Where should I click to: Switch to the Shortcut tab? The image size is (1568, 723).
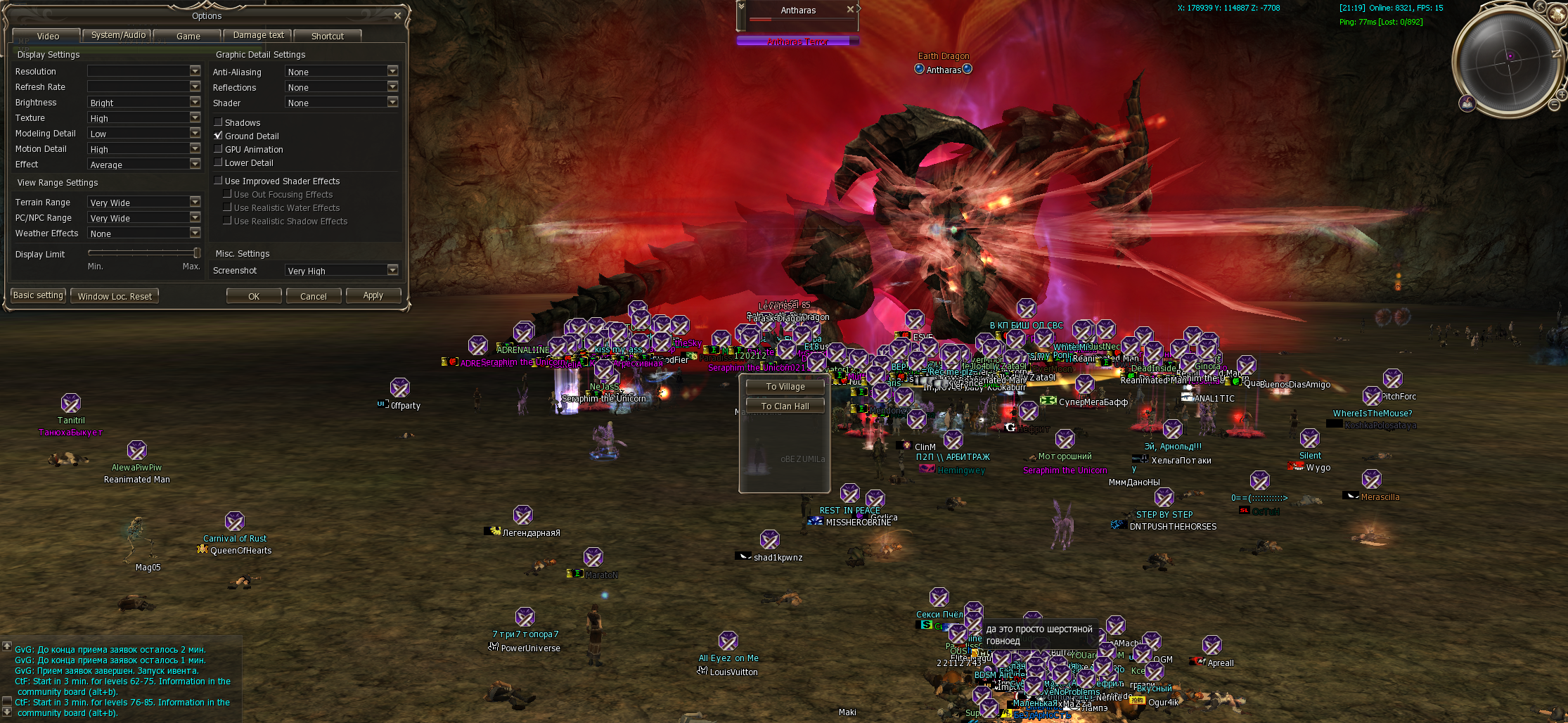coord(327,36)
